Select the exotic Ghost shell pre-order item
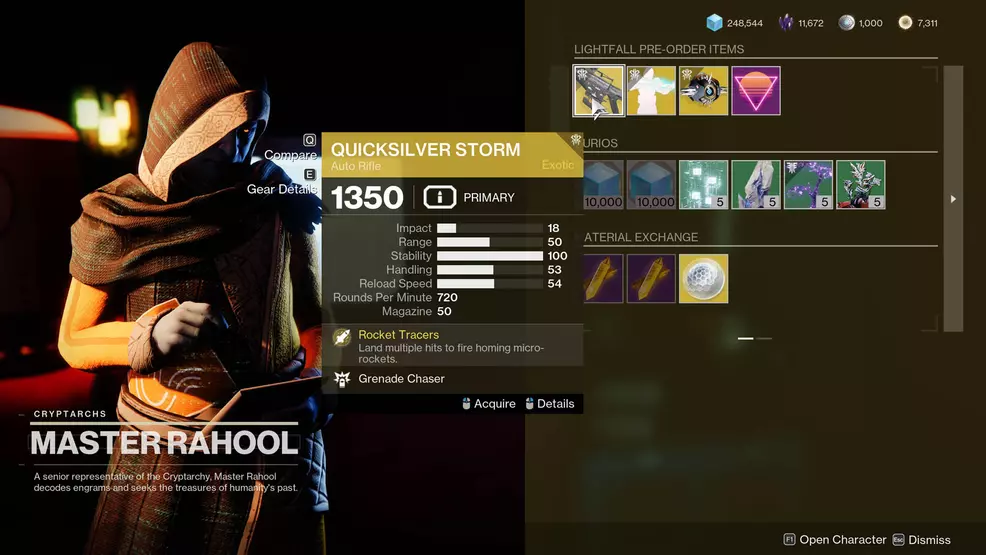Image resolution: width=986 pixels, height=555 pixels. click(x=703, y=91)
